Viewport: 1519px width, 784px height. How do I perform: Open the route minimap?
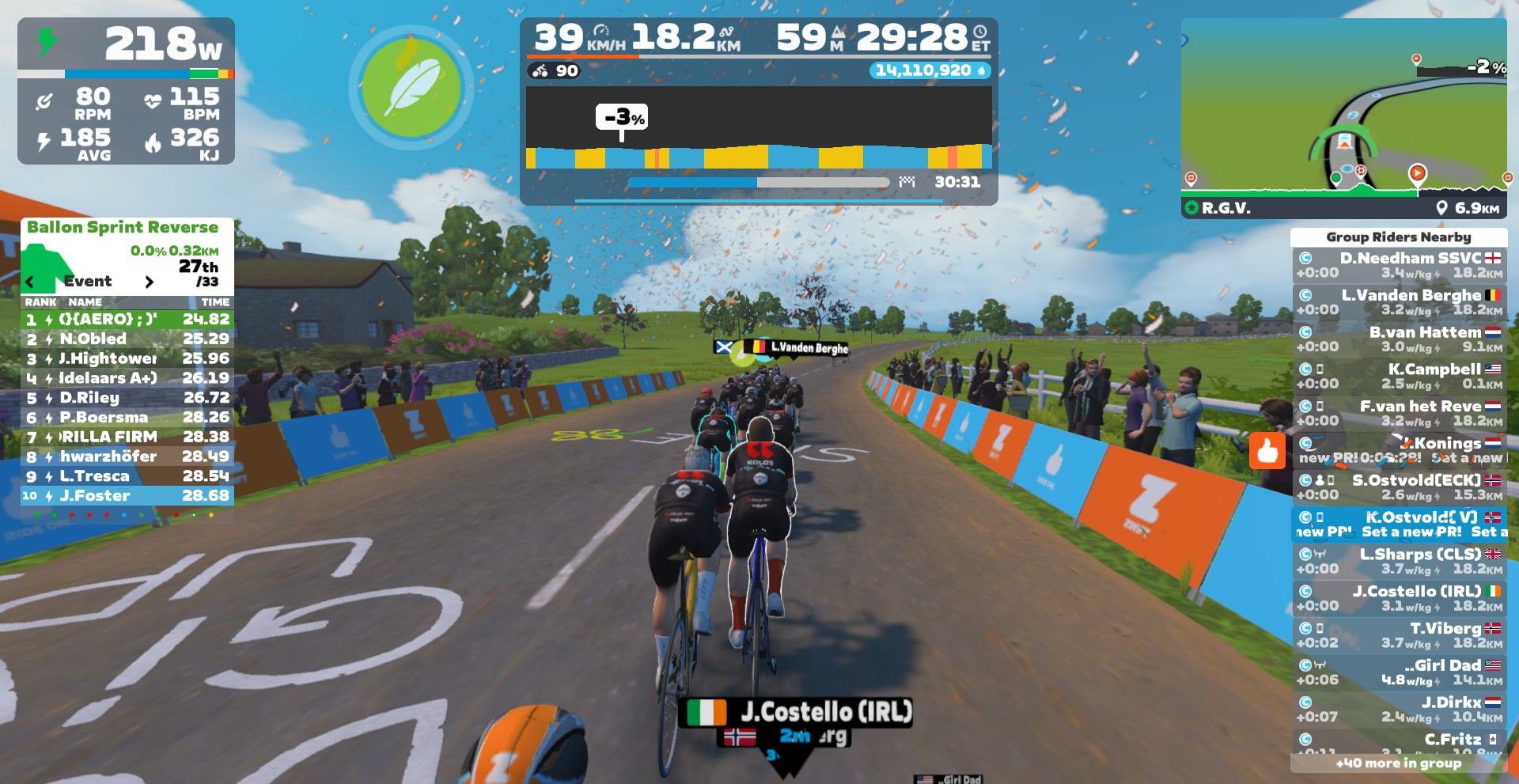point(1343,119)
